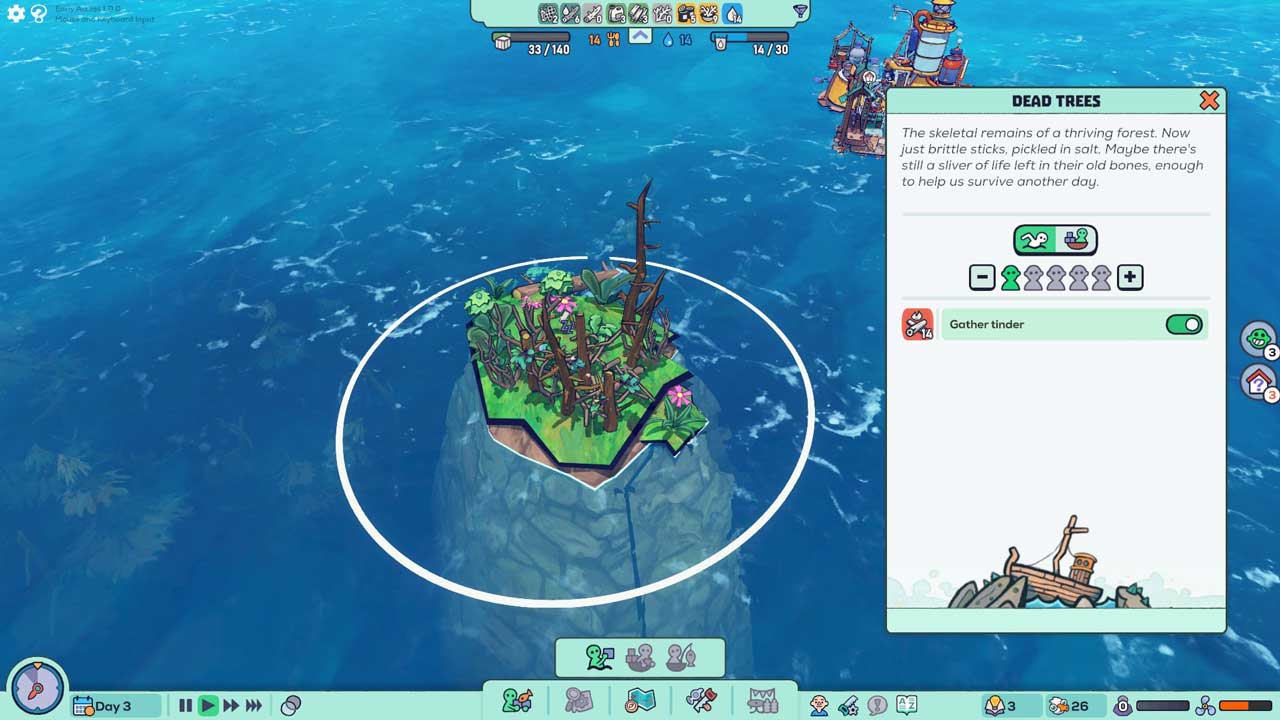Add a worker with the plus button
Viewport: 1280px width, 720px height.
pos(1130,278)
